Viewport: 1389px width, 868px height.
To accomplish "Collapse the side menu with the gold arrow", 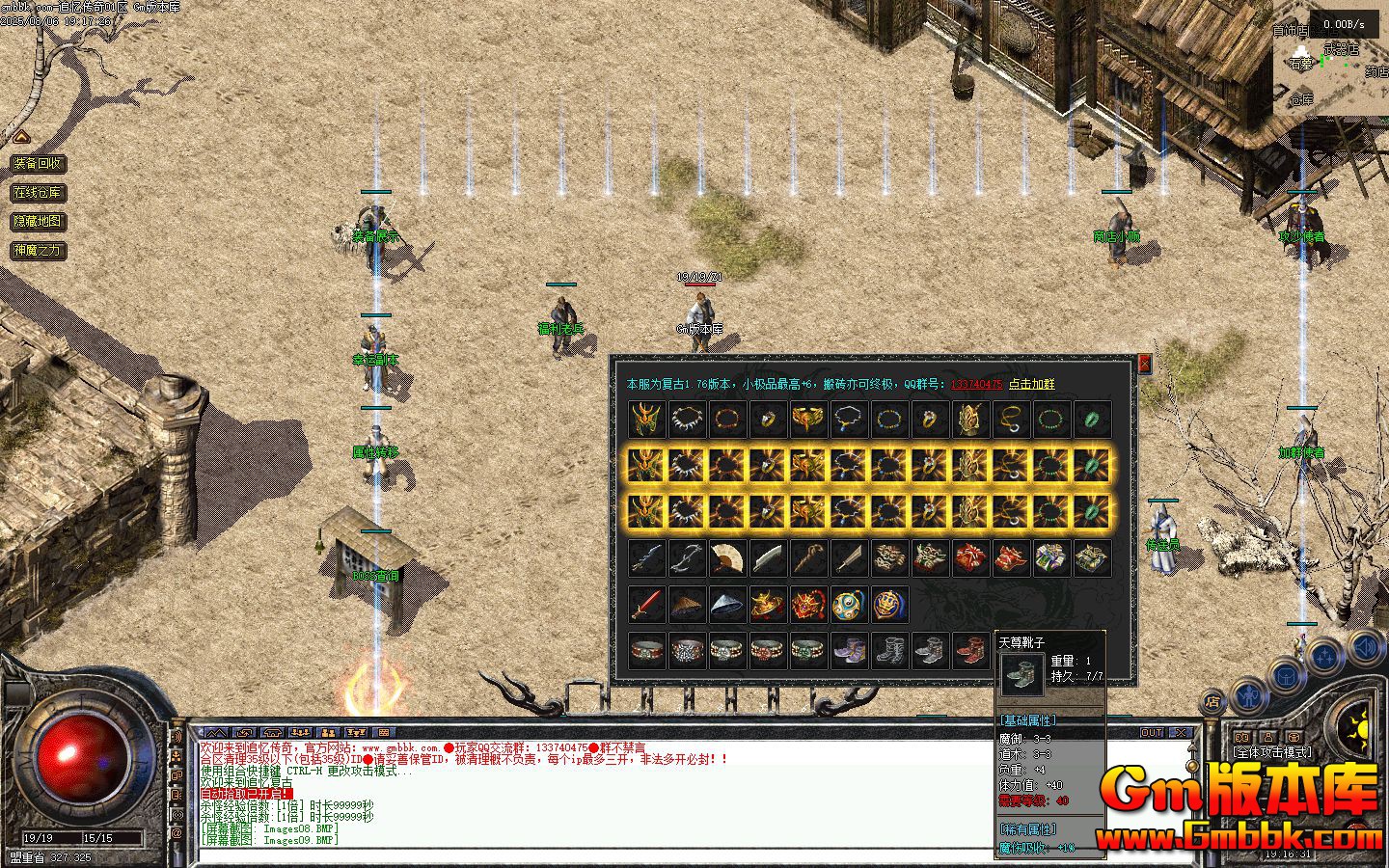I will pos(21,136).
